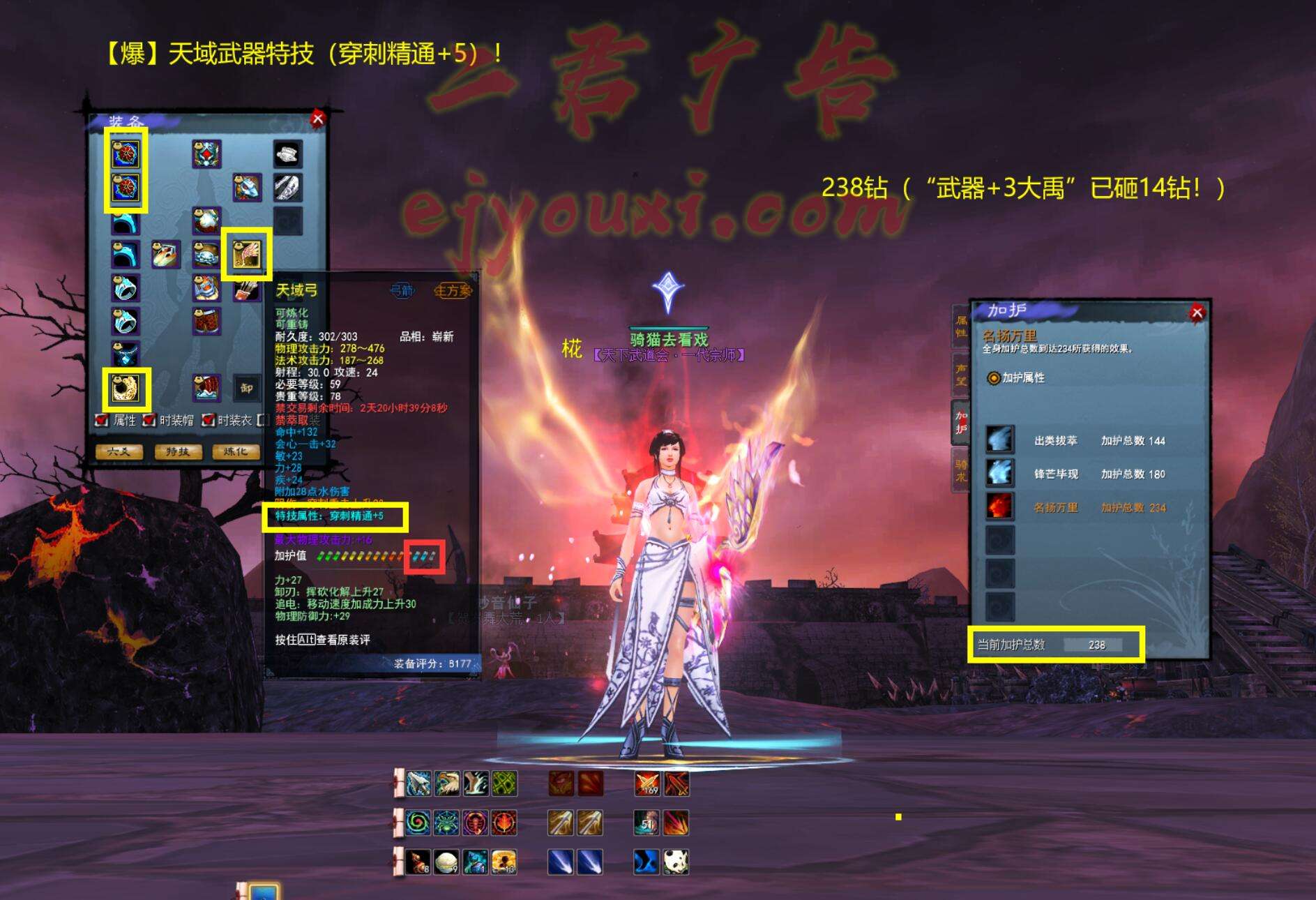This screenshot has width=1316, height=900.
Task: Select the 天域弓 bow equipment slot
Action: 246,254
